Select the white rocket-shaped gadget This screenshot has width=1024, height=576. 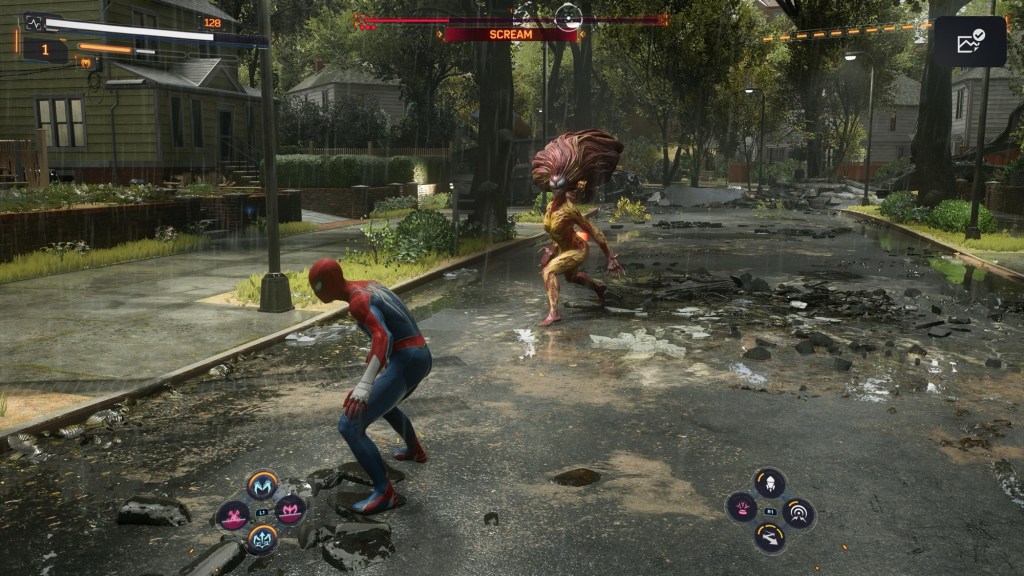point(769,483)
